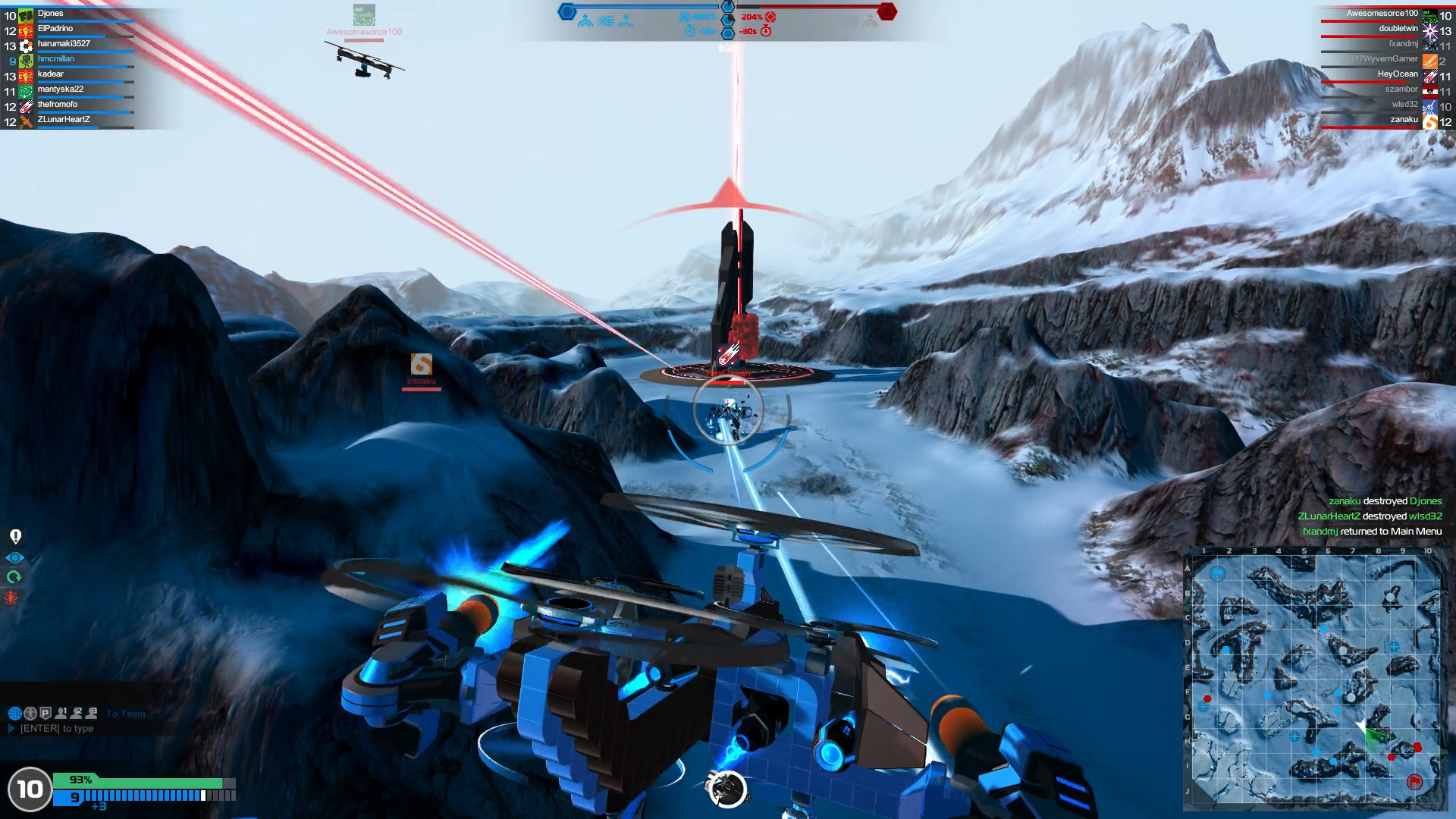This screenshot has width=1456, height=819.
Task: Toggle the global chat channel globe icon
Action: pyautogui.click(x=15, y=713)
